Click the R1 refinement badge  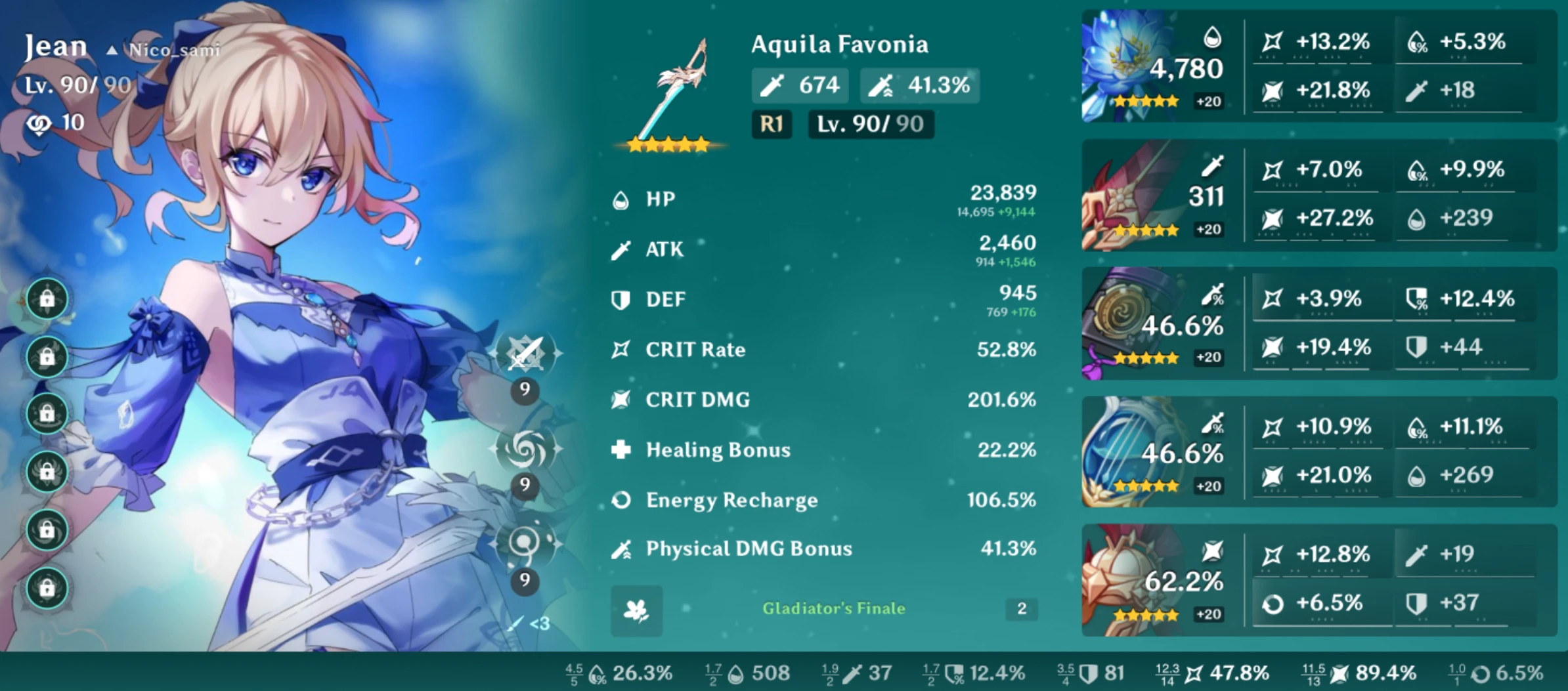pyautogui.click(x=772, y=125)
